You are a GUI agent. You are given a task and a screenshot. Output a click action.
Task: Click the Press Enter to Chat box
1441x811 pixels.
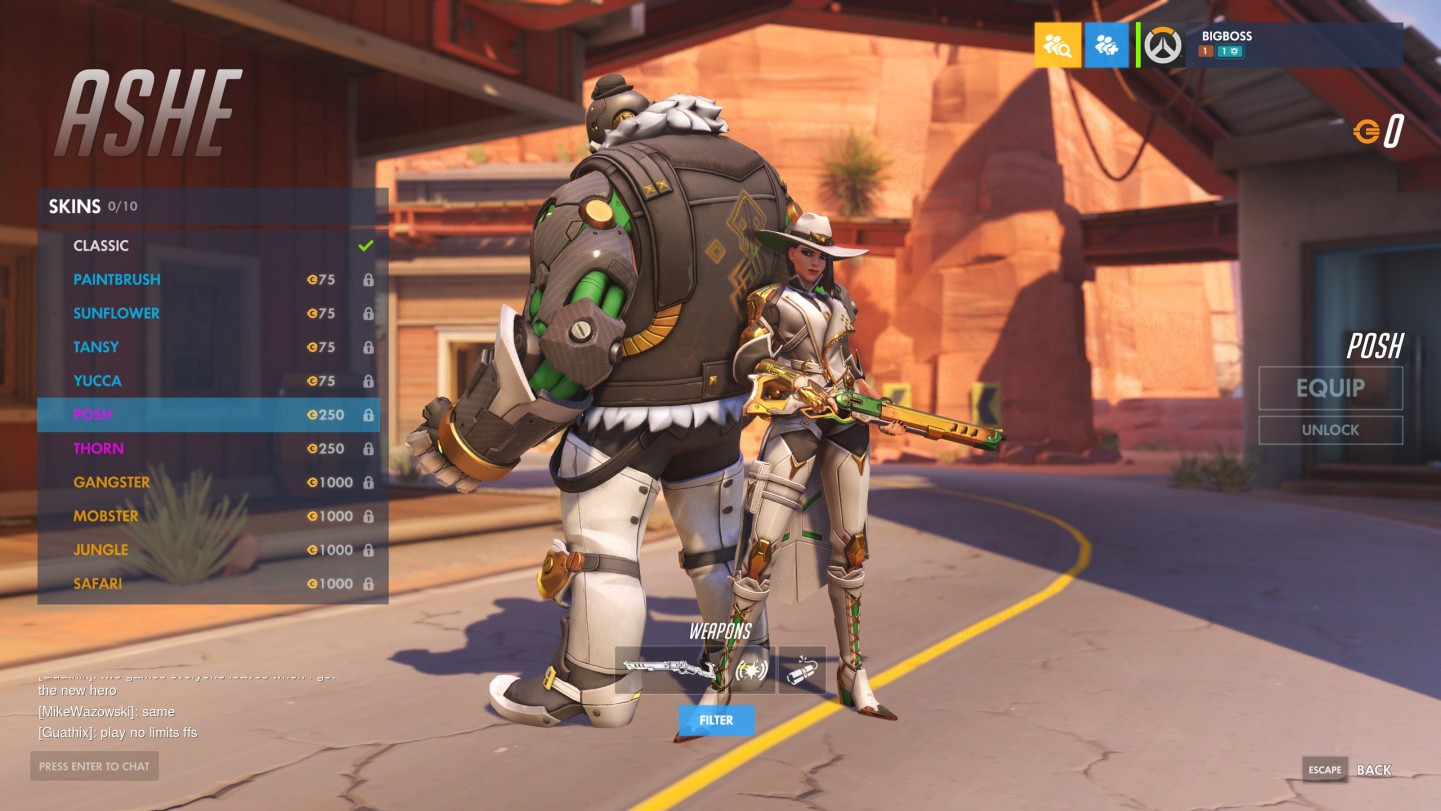click(x=94, y=766)
